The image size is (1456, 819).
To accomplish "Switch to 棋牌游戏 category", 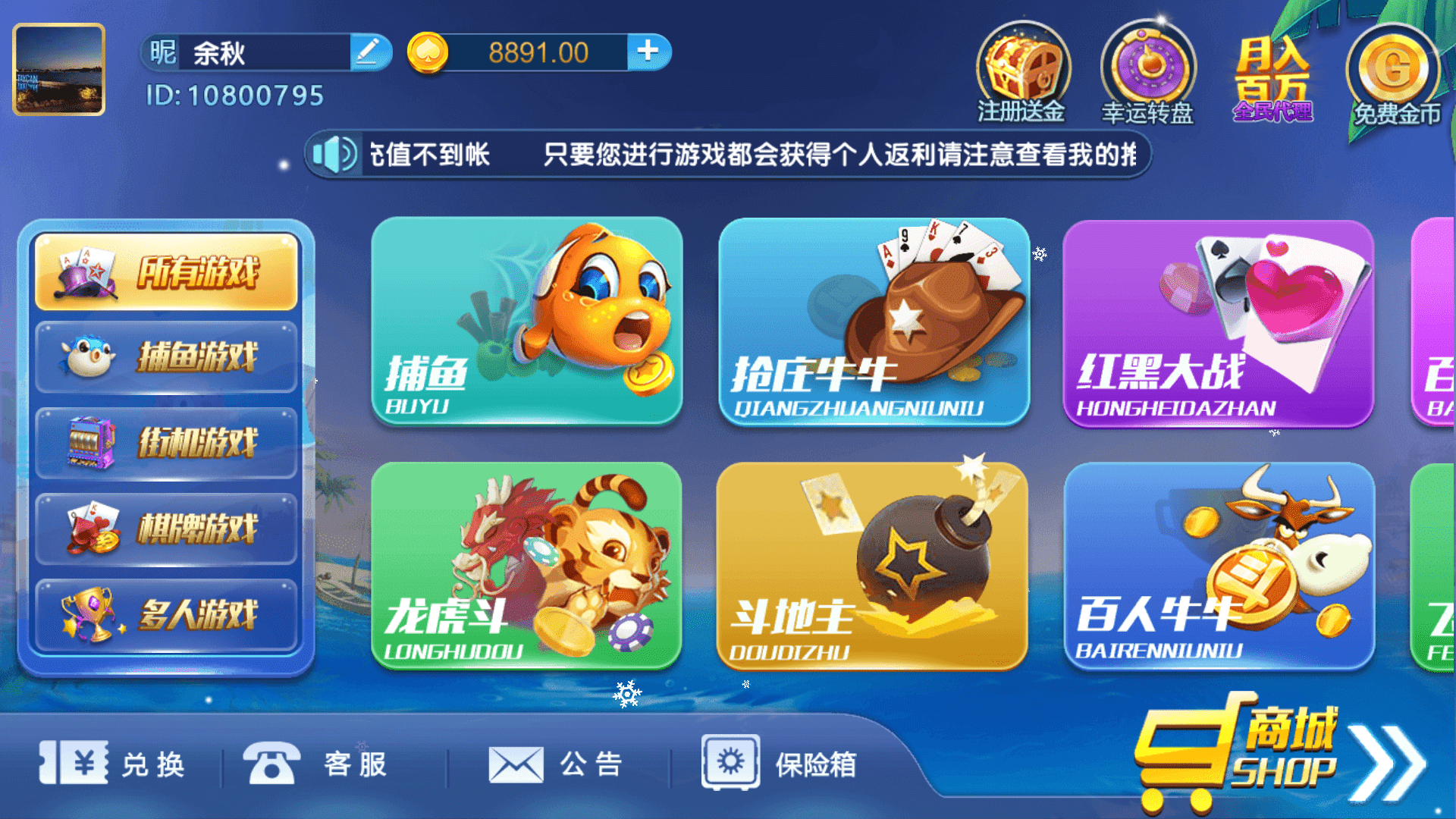I will click(165, 529).
